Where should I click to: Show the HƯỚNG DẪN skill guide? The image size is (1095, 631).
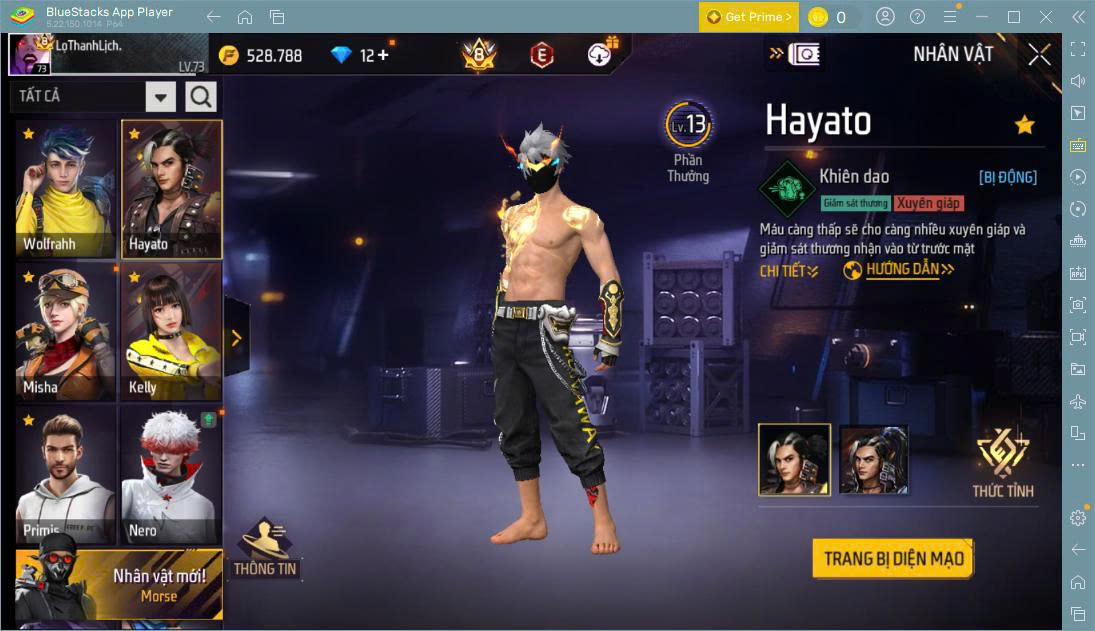coord(900,270)
